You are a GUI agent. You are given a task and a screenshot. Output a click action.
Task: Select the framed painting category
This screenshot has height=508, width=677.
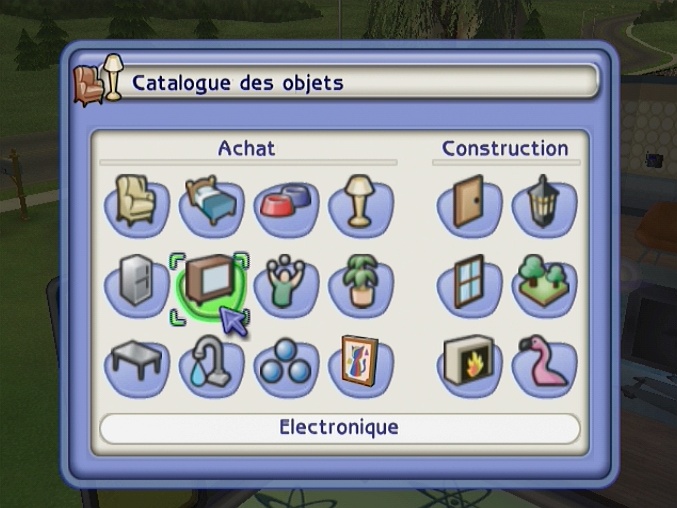coord(360,364)
